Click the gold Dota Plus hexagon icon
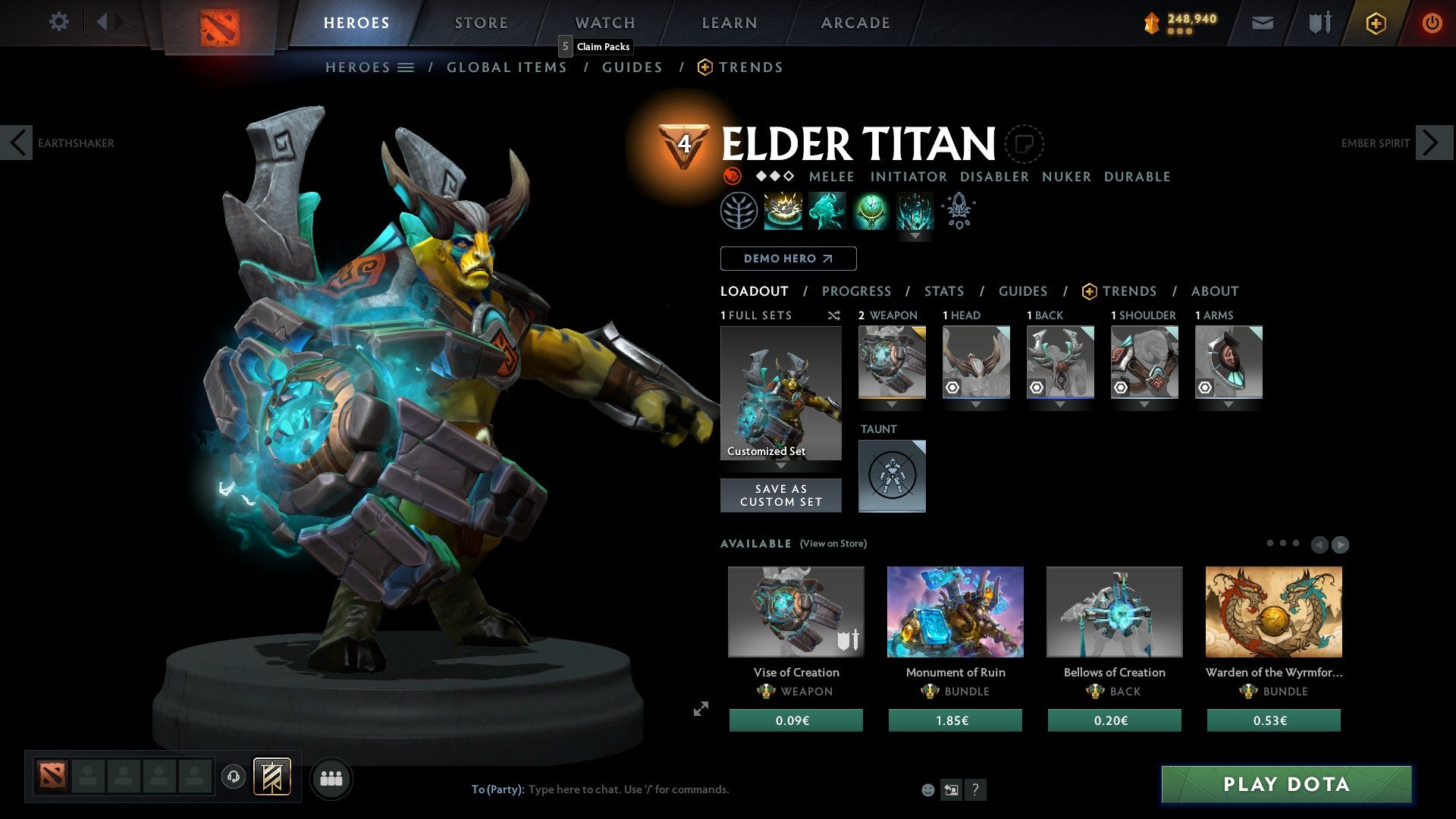This screenshot has height=819, width=1456. tap(1375, 23)
